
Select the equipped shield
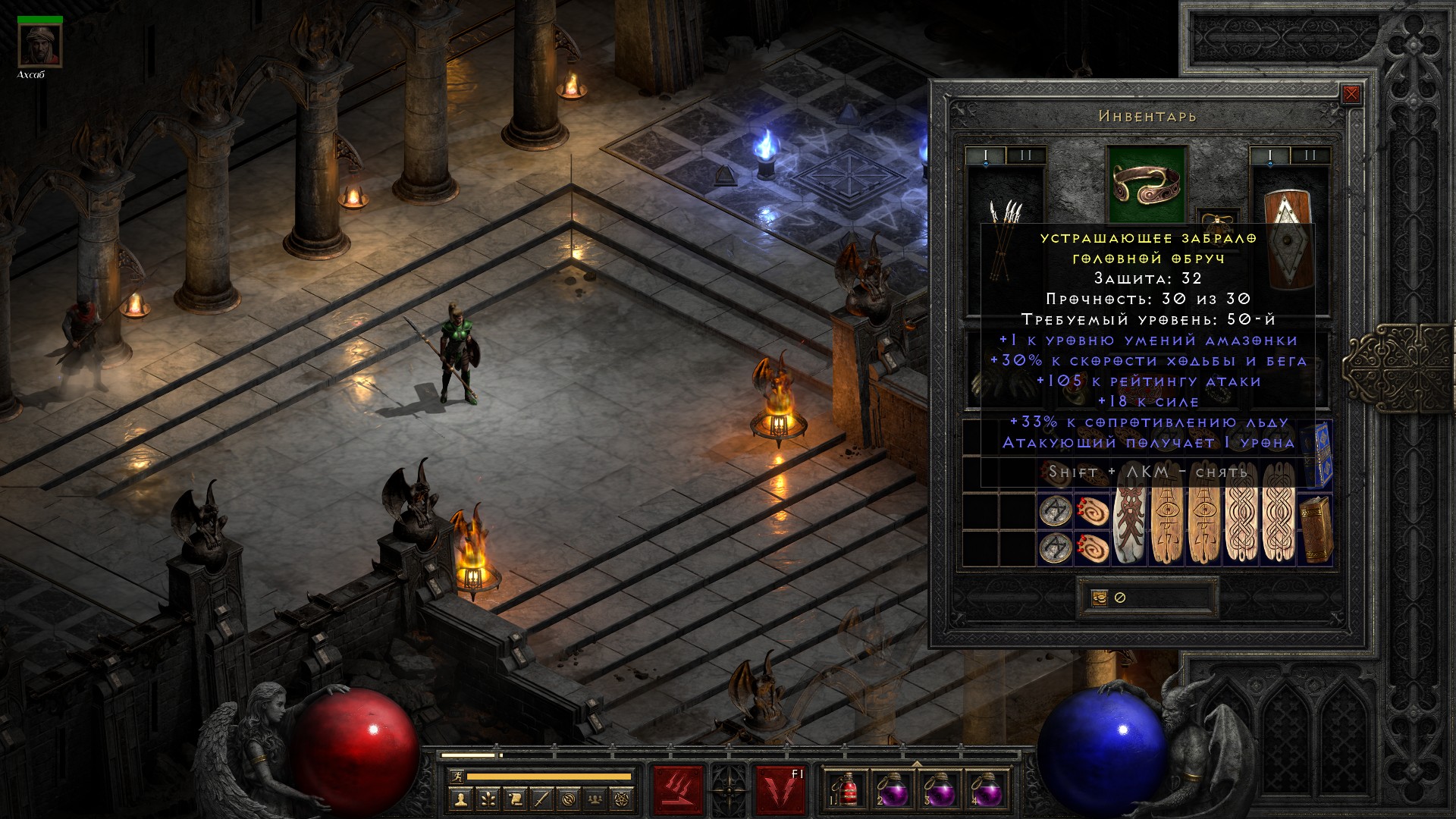point(1288,243)
